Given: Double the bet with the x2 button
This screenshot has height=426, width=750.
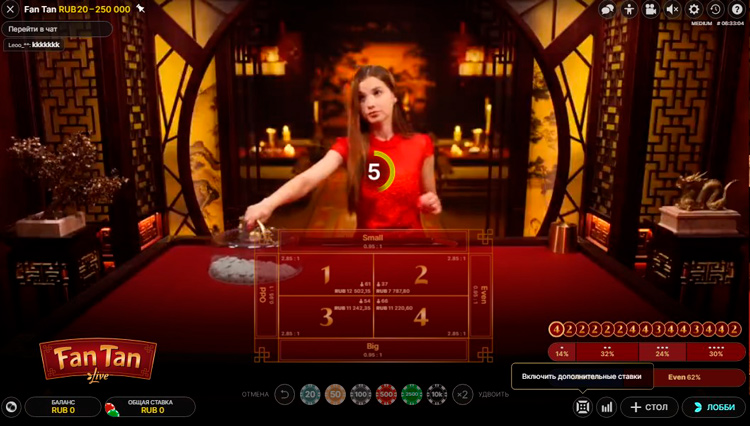Looking at the screenshot, I should pyautogui.click(x=462, y=395).
